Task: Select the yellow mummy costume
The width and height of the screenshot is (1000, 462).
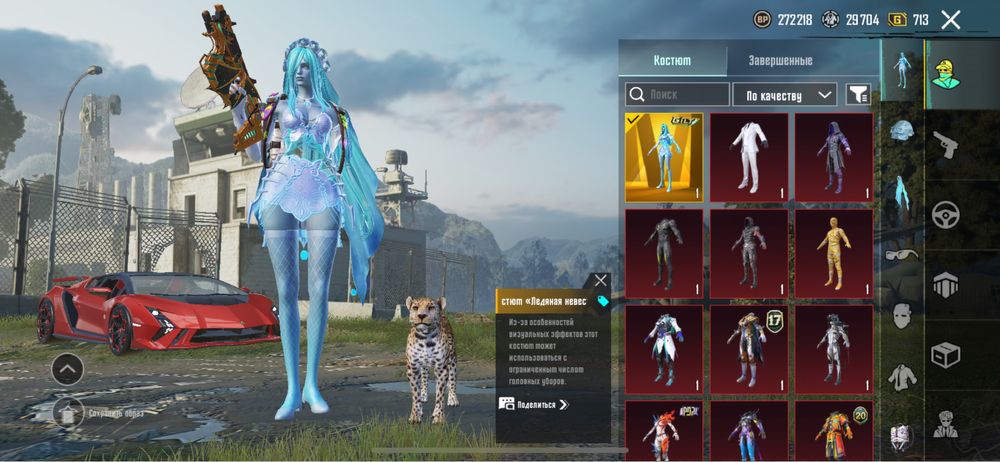Action: coord(834,253)
